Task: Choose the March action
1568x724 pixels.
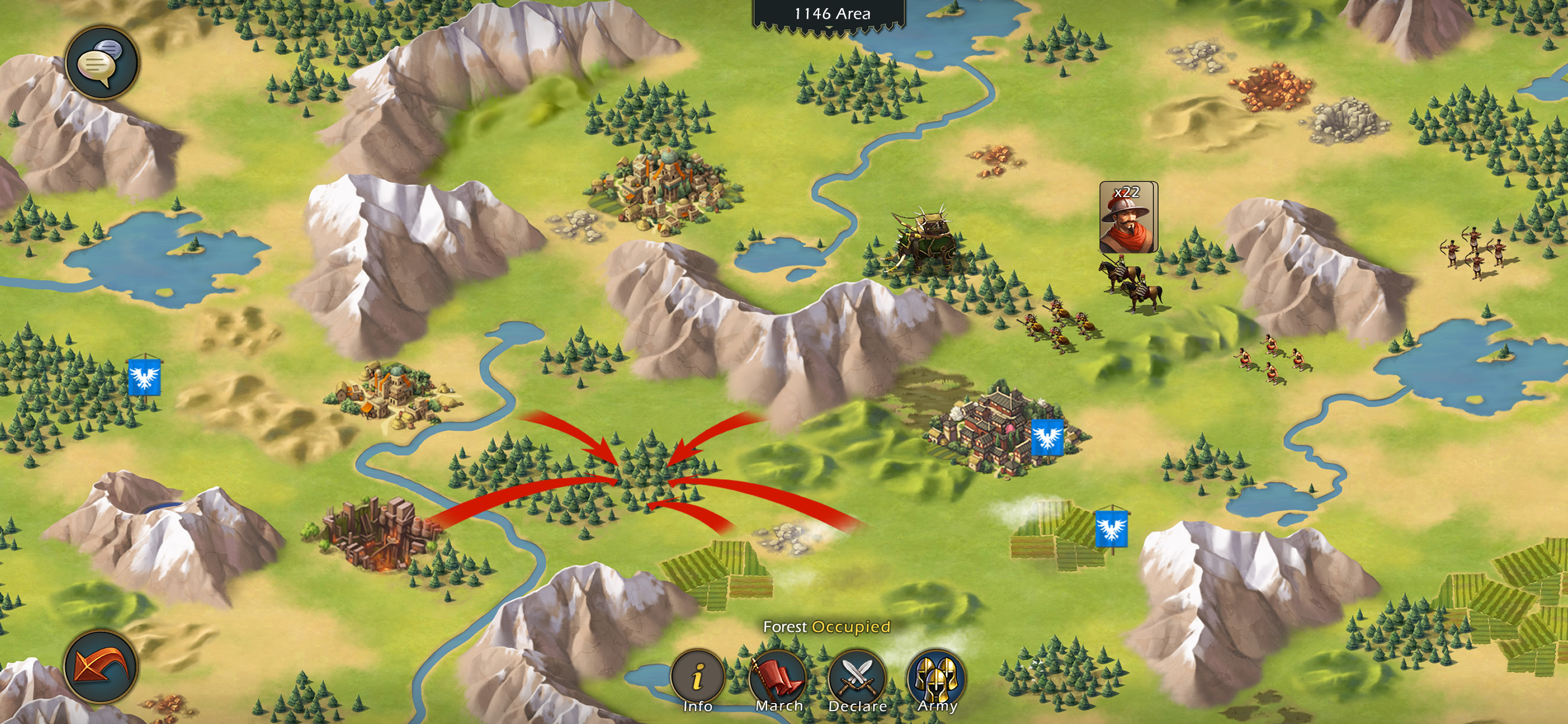Action: pyautogui.click(x=778, y=677)
